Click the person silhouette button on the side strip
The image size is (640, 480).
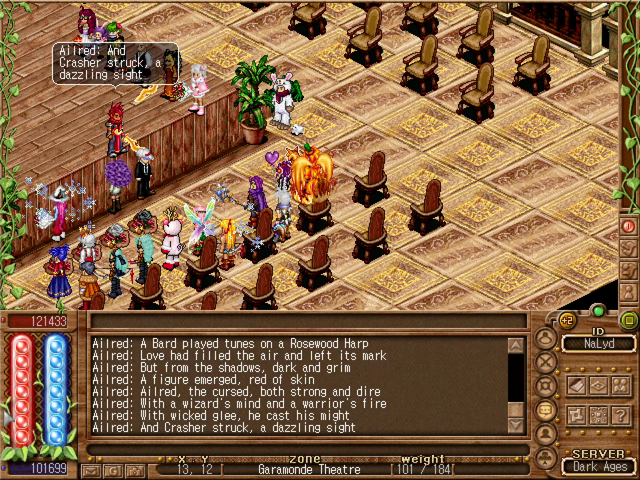click(629, 291)
